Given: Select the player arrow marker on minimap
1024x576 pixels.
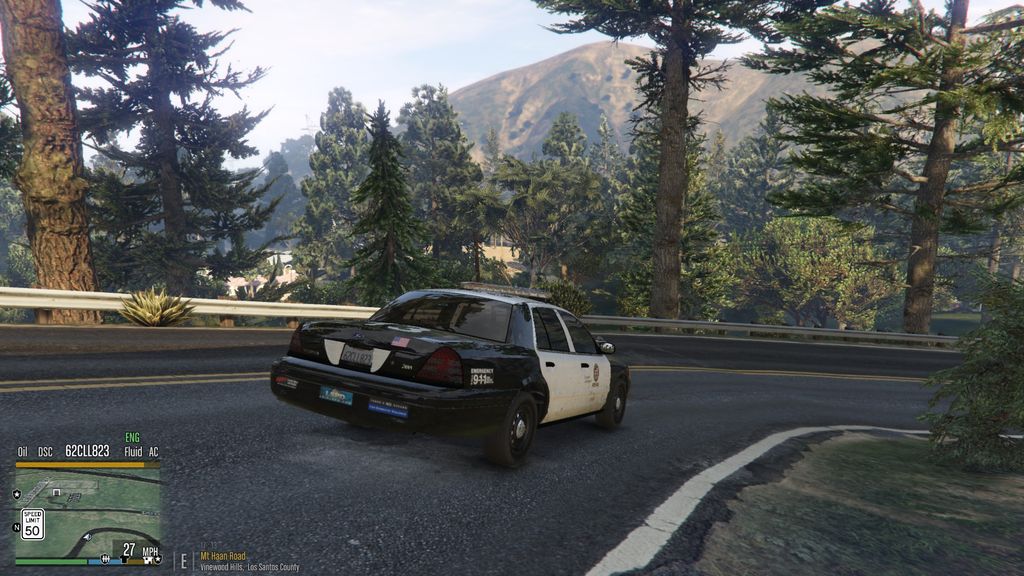Looking at the screenshot, I should (87, 537).
